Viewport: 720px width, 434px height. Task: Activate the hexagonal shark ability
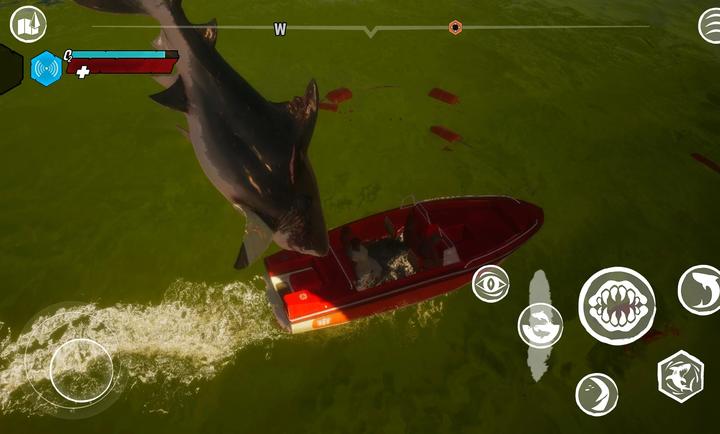(680, 376)
